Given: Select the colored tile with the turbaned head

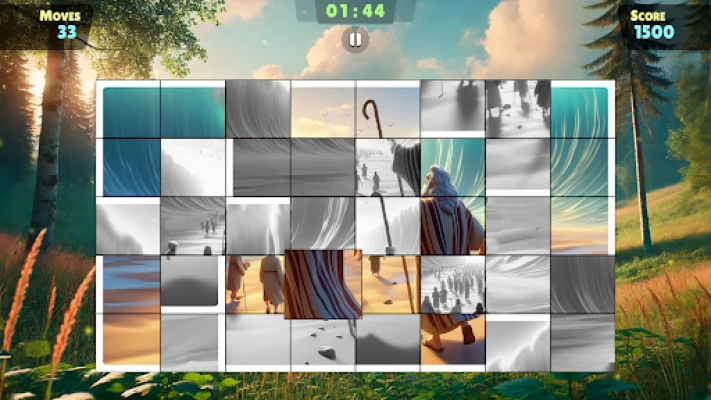Looking at the screenshot, I should pyautogui.click(x=452, y=168).
